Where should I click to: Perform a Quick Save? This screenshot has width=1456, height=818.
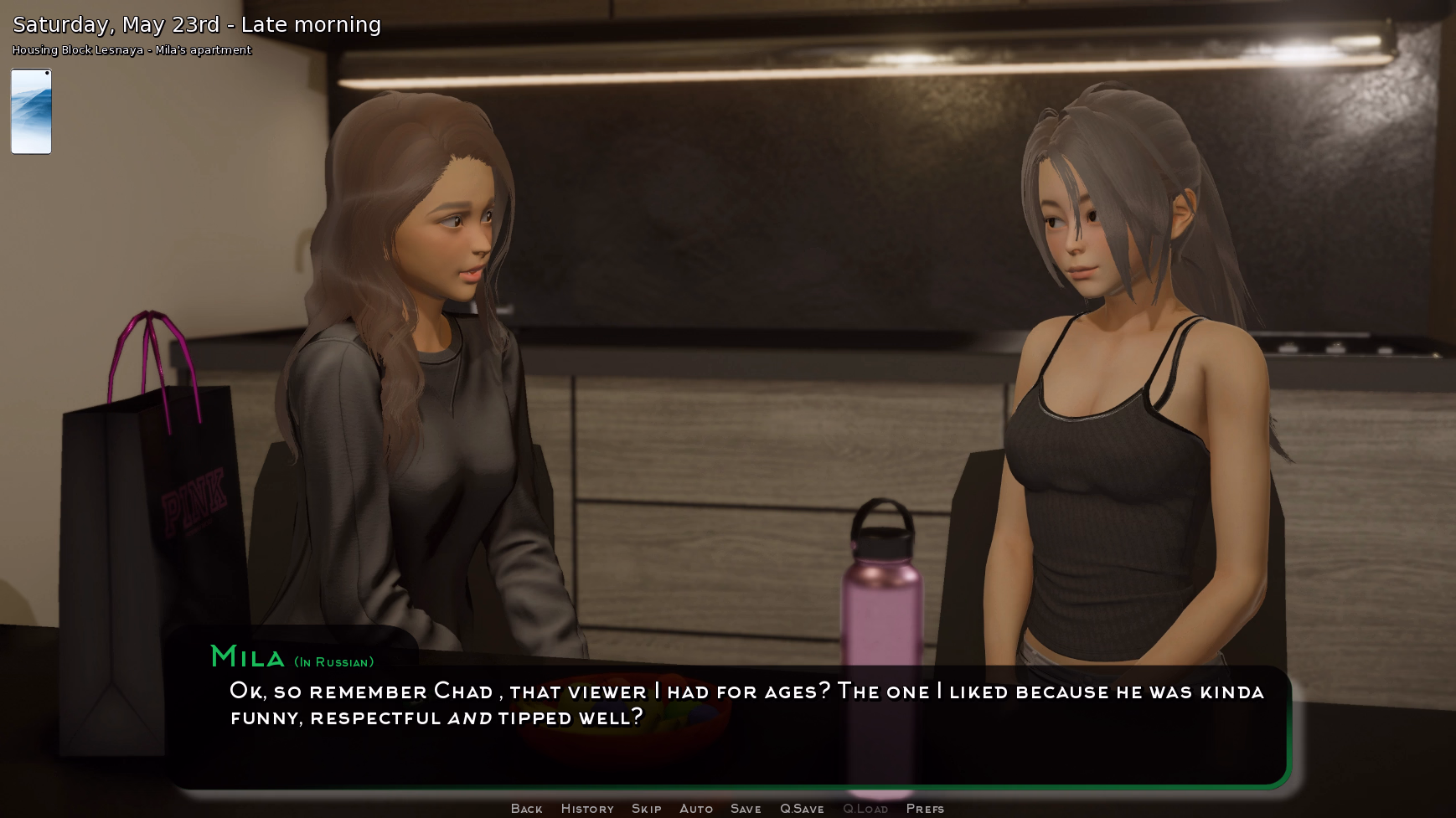click(802, 808)
